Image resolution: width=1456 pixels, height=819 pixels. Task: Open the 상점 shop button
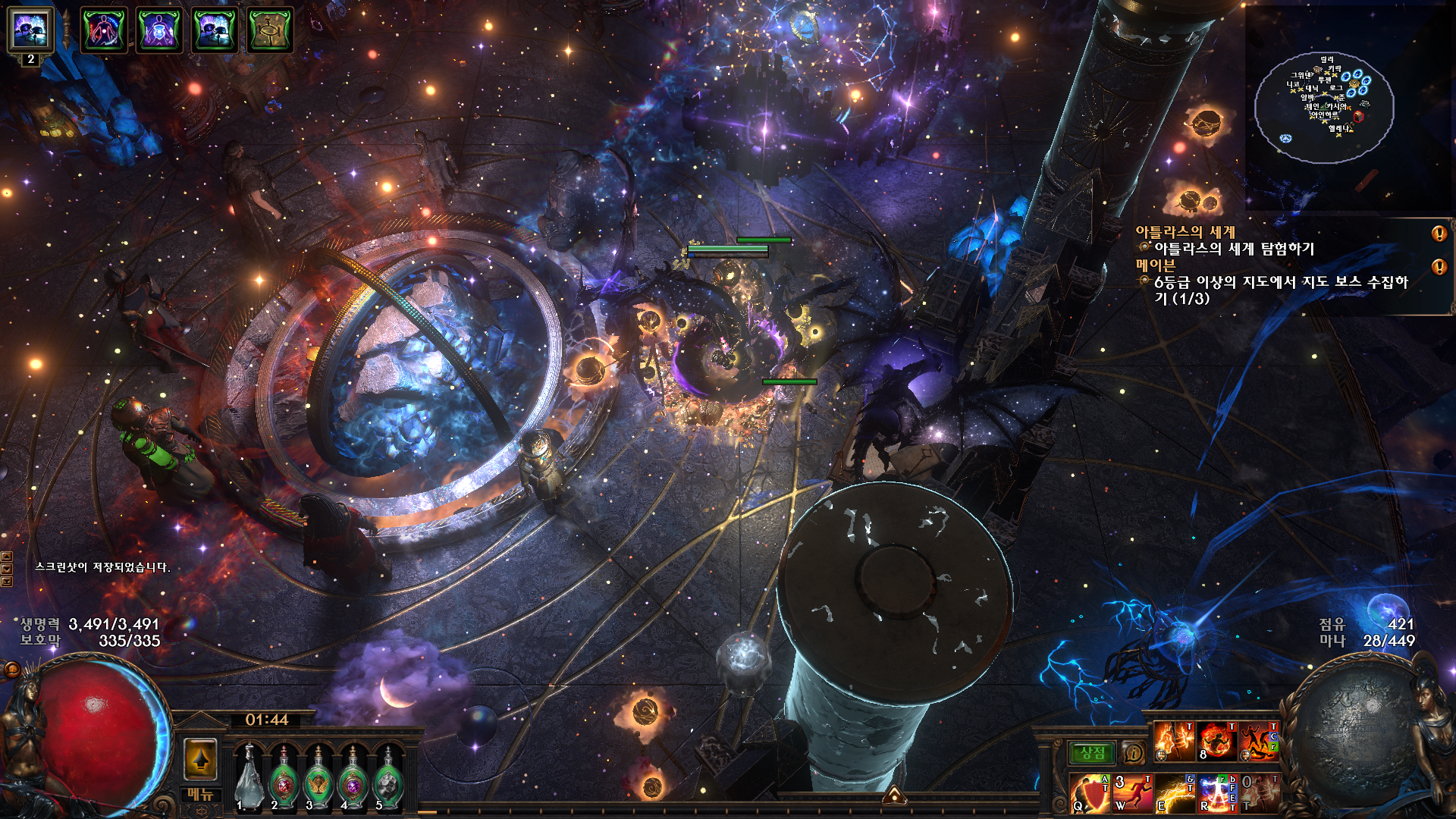[1093, 753]
